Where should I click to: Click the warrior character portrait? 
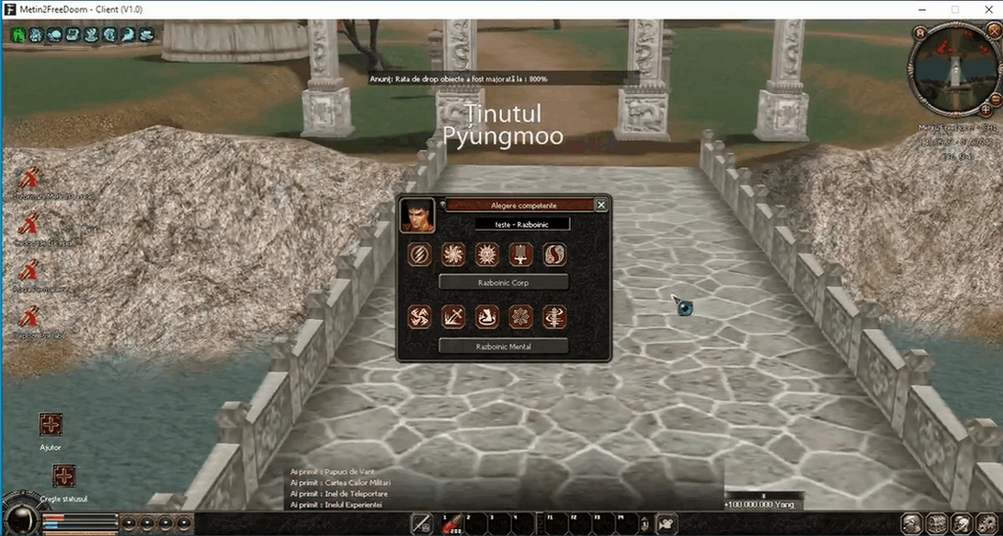(x=417, y=215)
